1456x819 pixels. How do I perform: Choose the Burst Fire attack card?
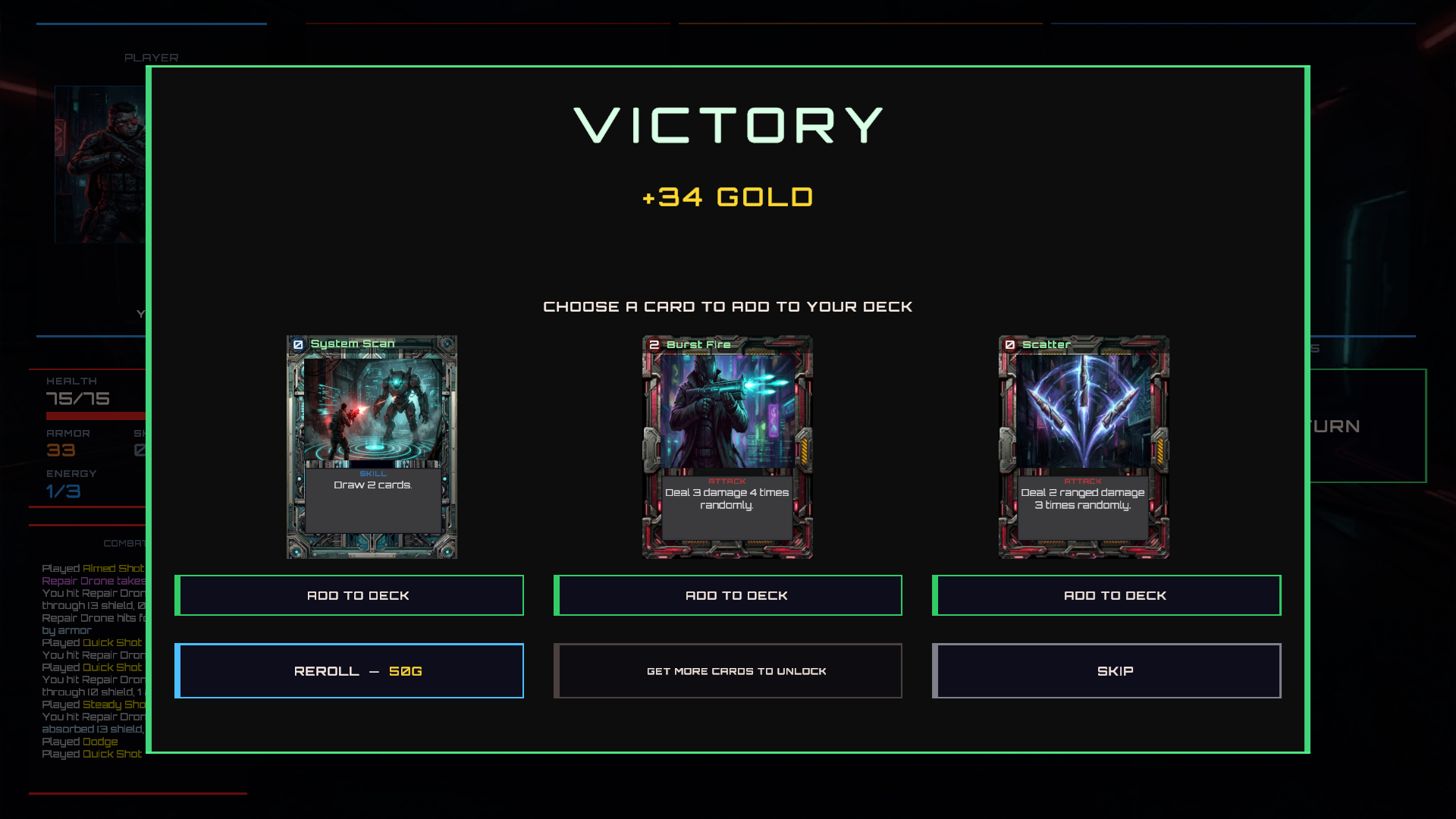(727, 447)
